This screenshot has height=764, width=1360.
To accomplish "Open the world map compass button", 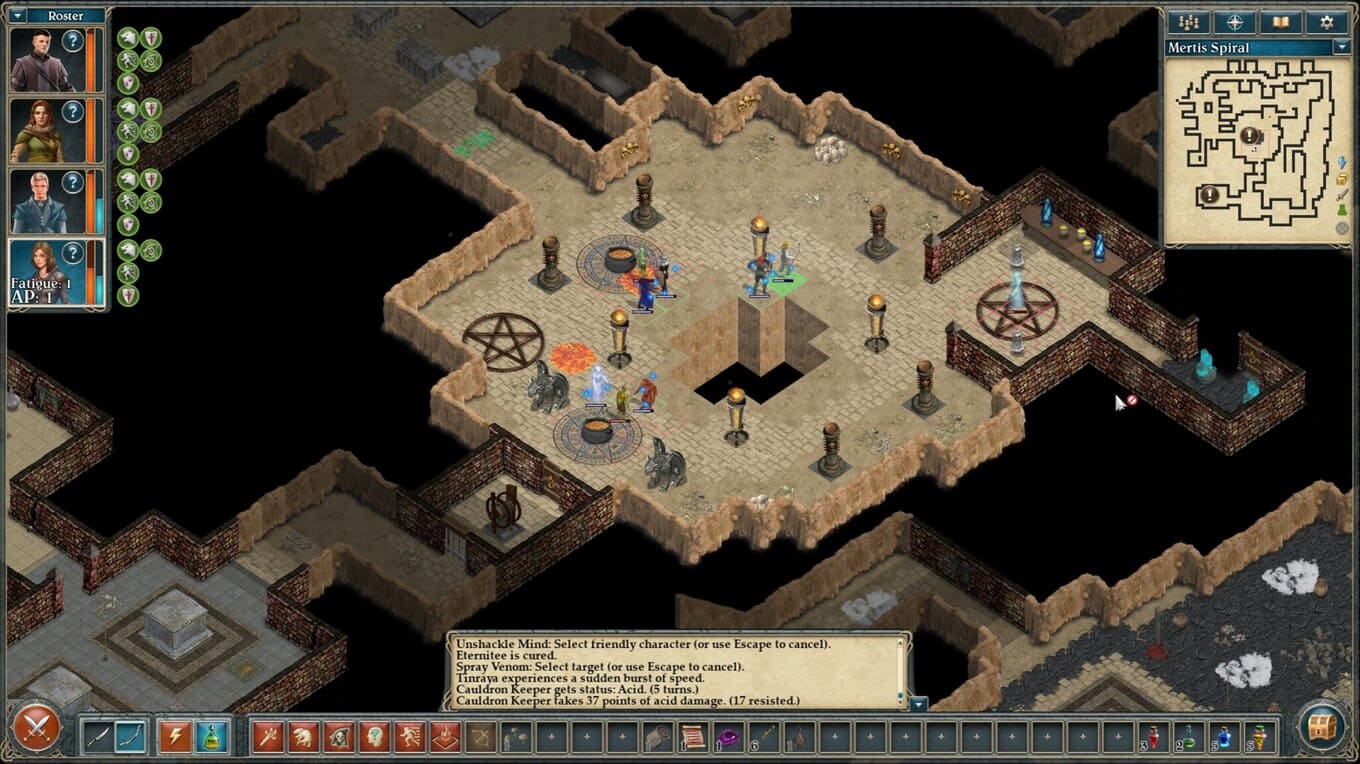I will click(1235, 22).
